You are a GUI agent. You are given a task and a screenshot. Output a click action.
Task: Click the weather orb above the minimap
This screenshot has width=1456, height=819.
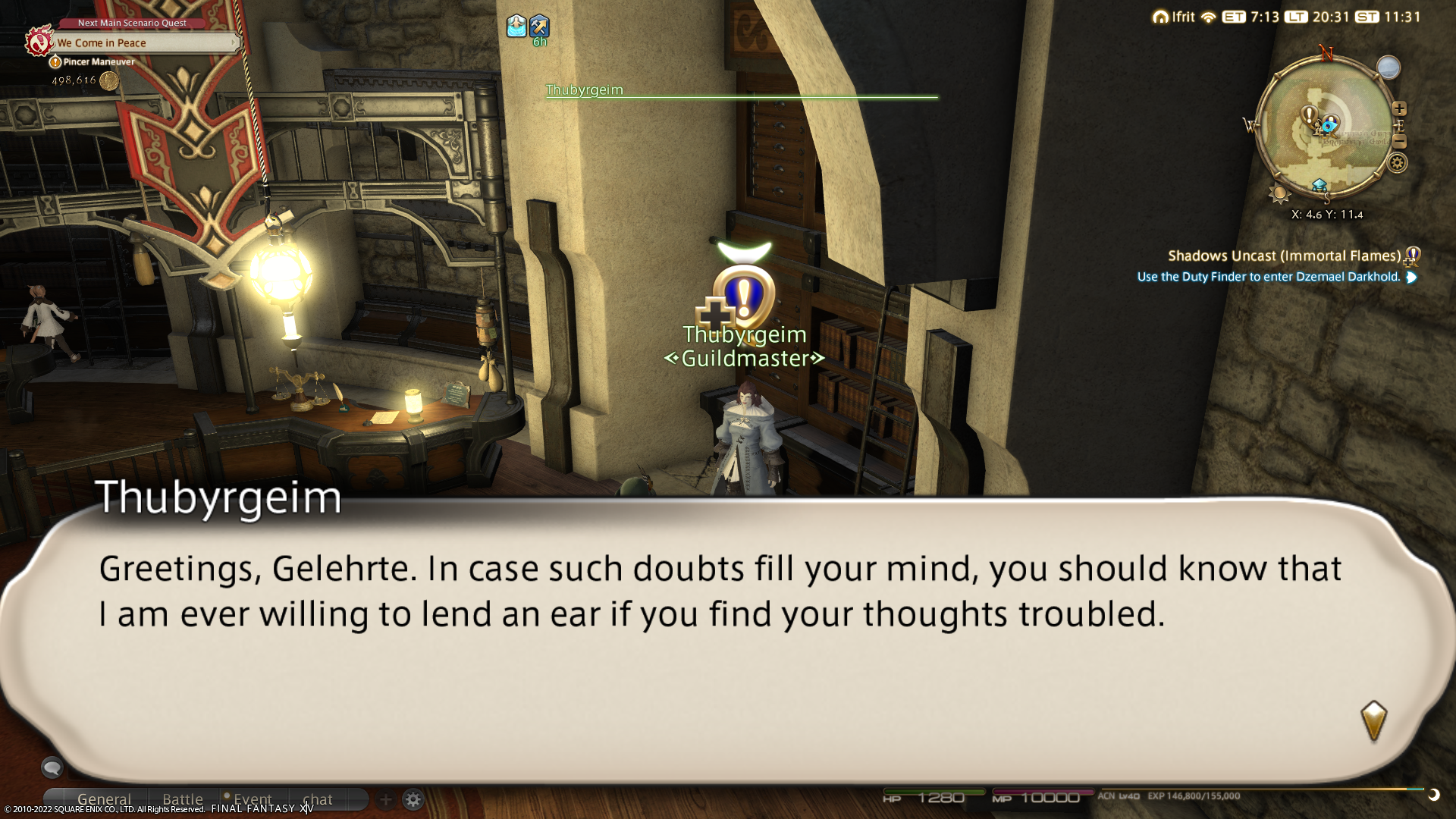(1389, 67)
